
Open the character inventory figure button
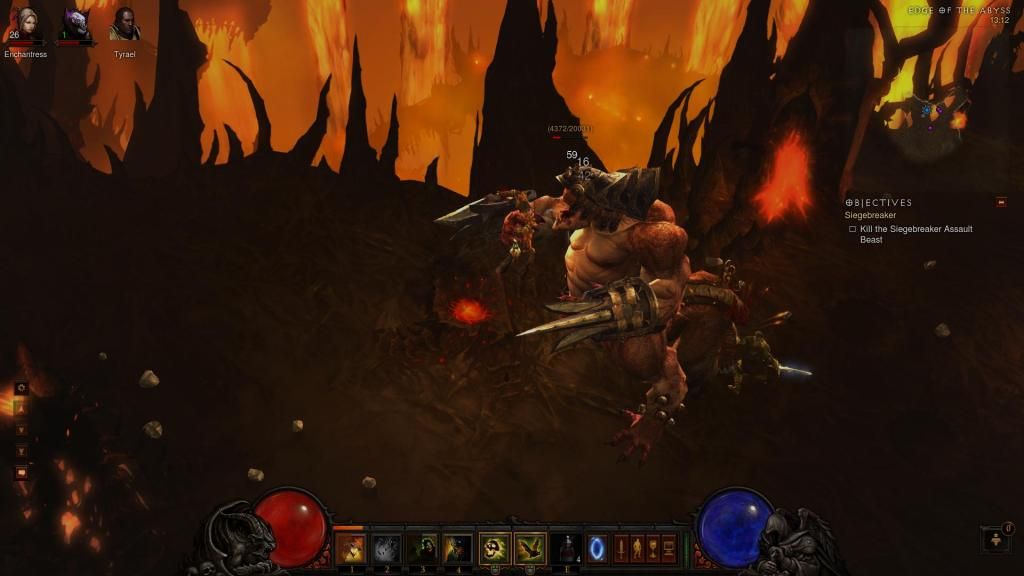pyautogui.click(x=637, y=548)
